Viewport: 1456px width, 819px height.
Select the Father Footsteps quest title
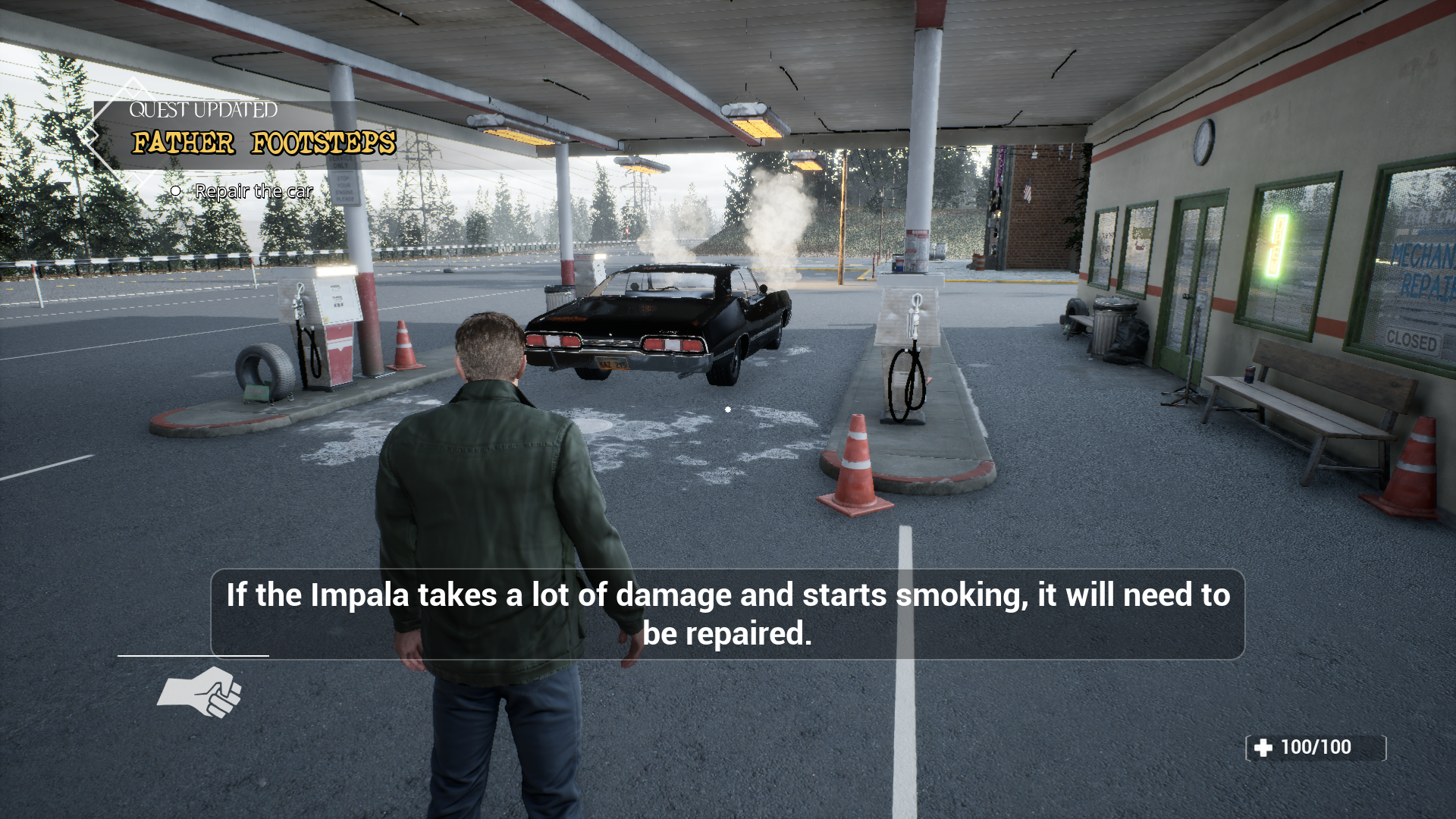[x=263, y=143]
